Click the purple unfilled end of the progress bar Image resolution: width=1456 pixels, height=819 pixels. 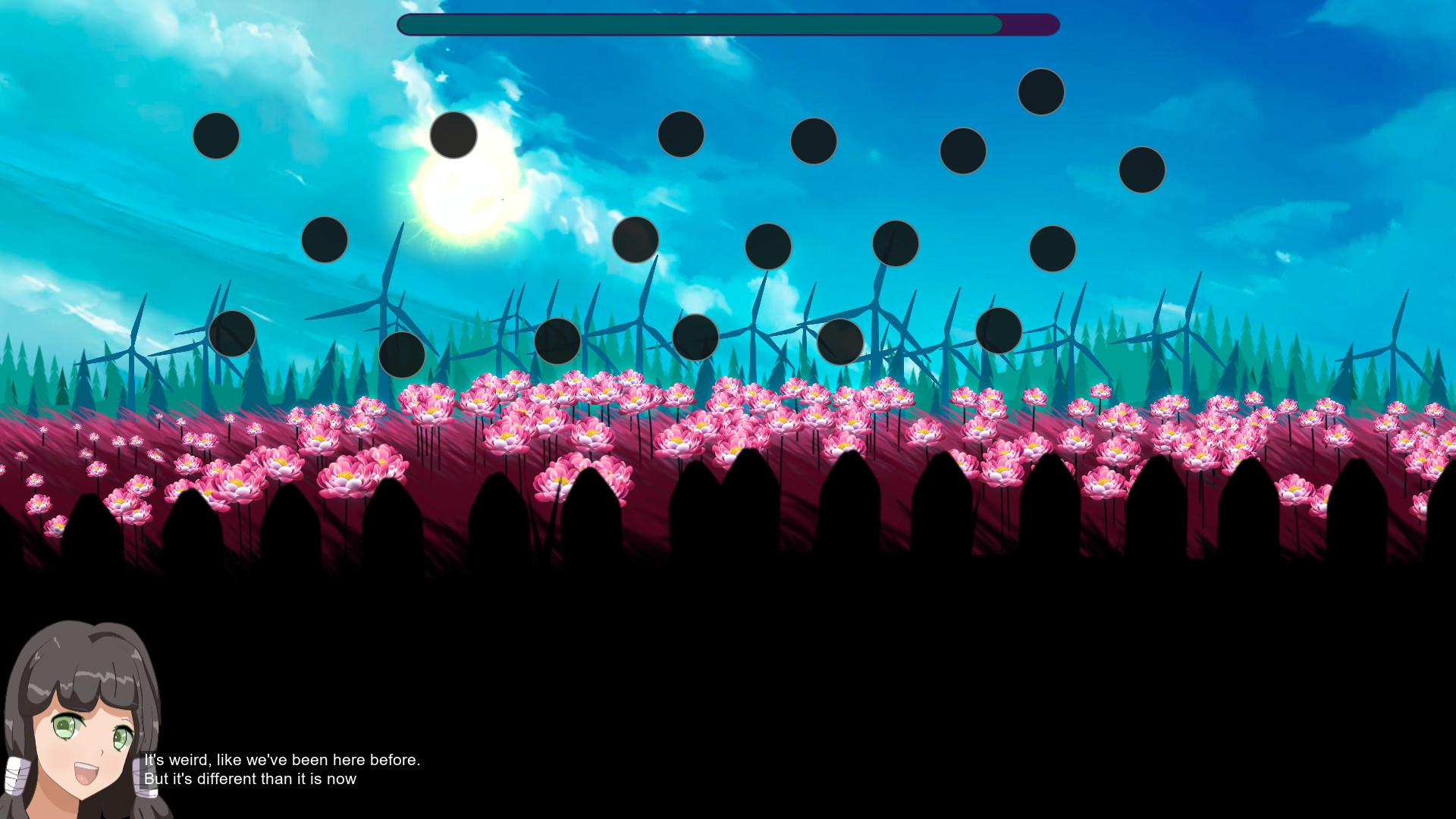coord(1031,24)
